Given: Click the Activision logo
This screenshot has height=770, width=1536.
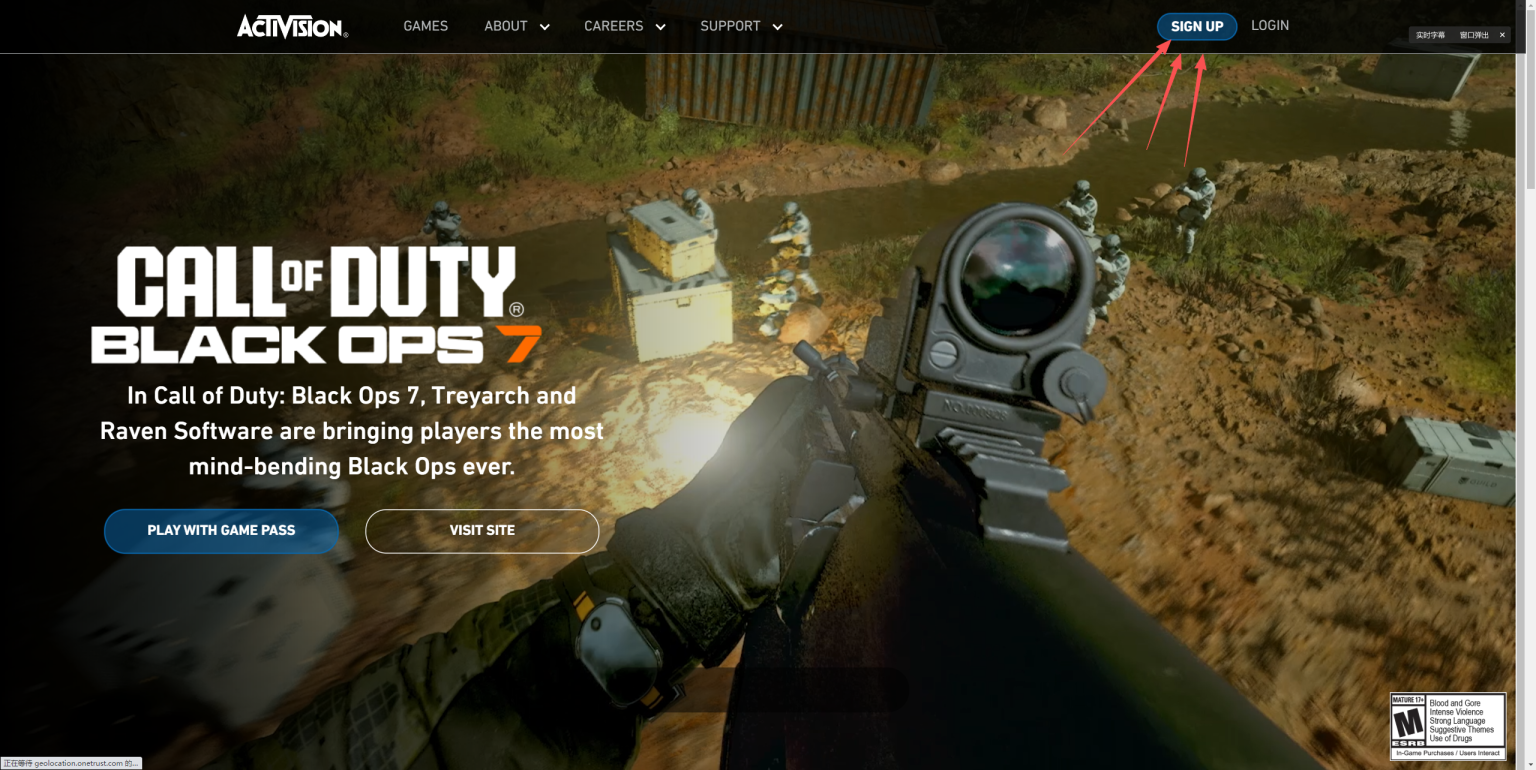Looking at the screenshot, I should click(x=291, y=27).
